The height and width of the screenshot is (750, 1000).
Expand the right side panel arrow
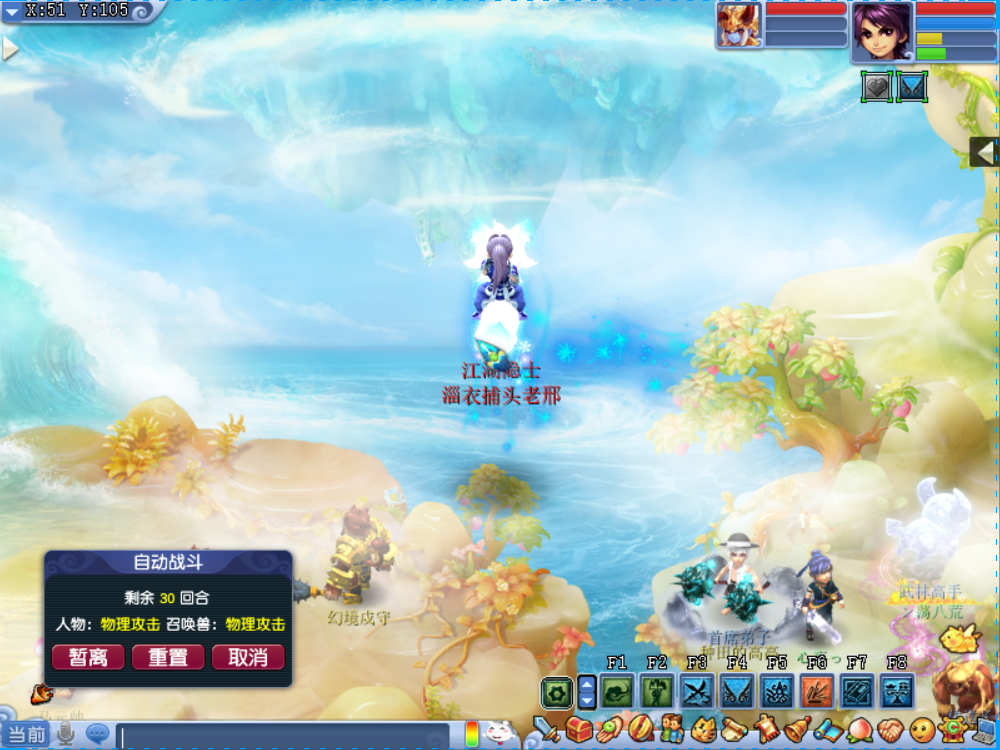coord(984,152)
